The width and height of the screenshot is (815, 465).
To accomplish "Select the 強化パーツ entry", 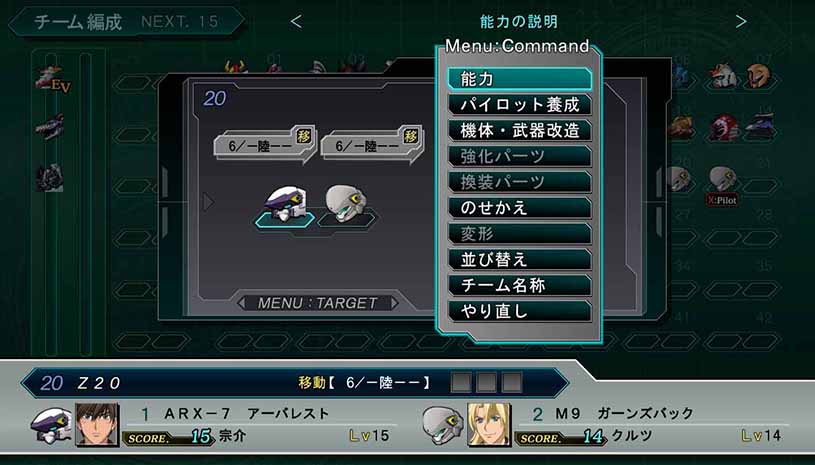I will pos(519,156).
